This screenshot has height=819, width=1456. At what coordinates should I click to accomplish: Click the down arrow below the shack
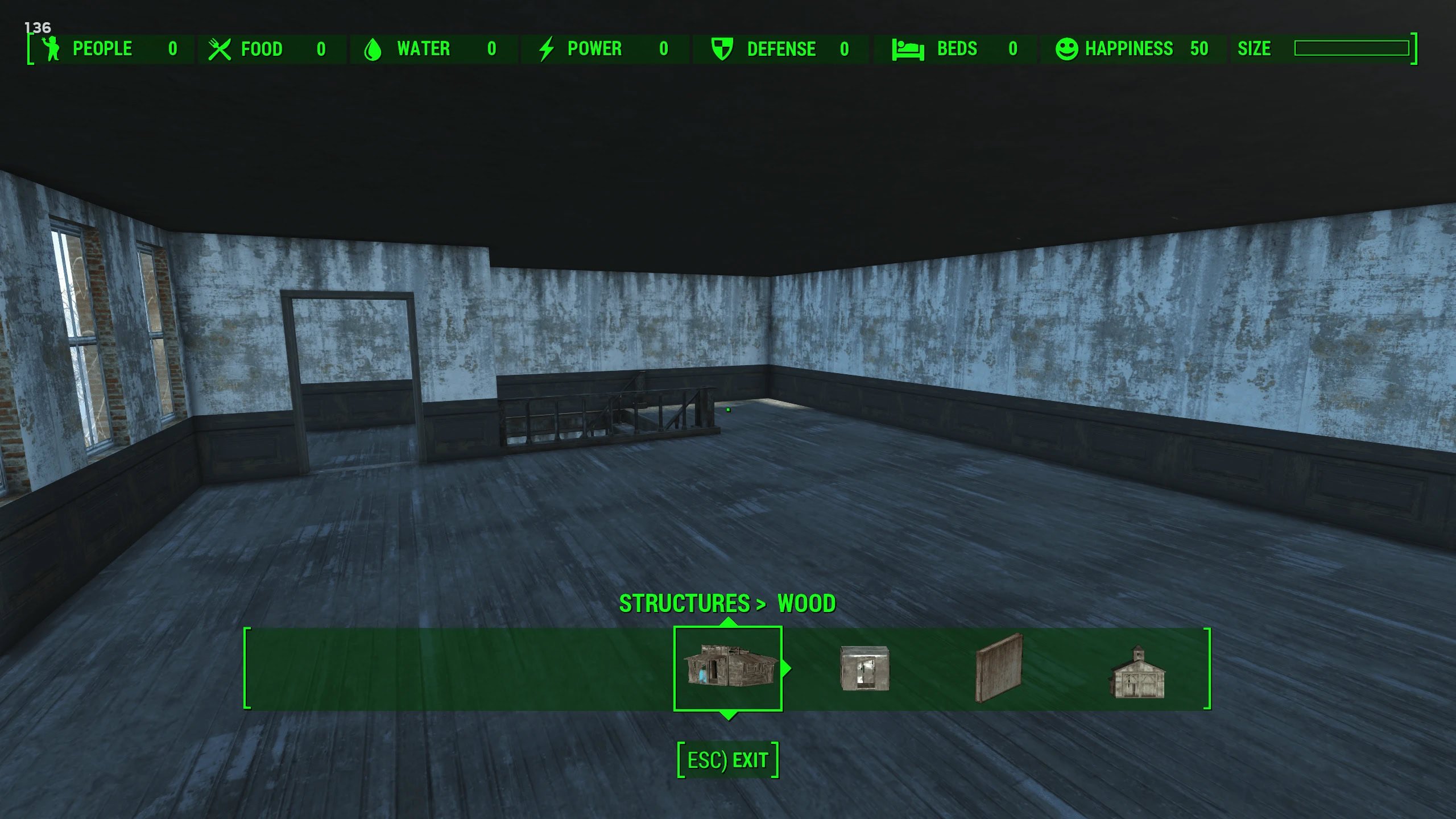(728, 715)
